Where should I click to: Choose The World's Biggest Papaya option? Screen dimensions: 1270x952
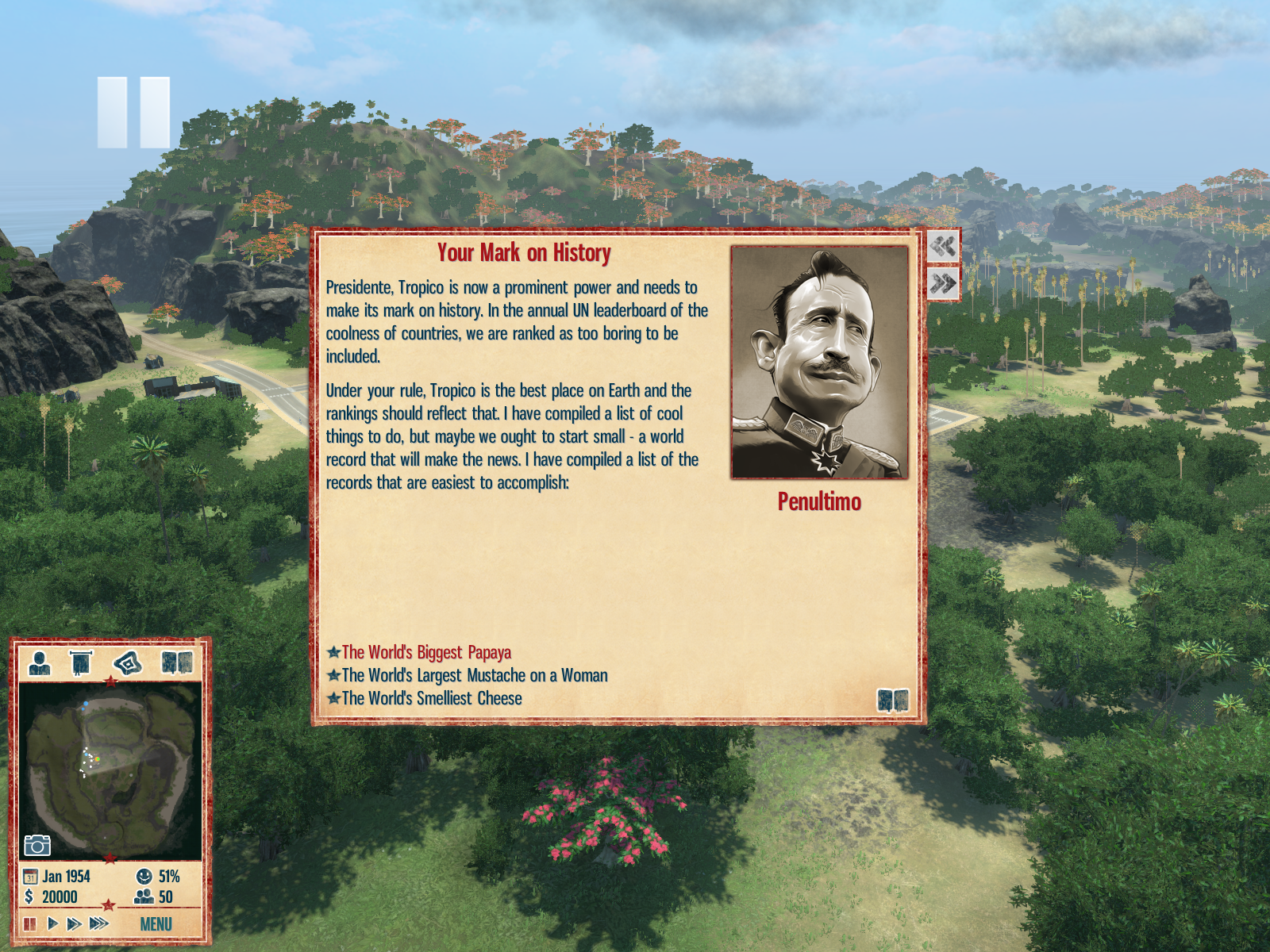pyautogui.click(x=426, y=652)
